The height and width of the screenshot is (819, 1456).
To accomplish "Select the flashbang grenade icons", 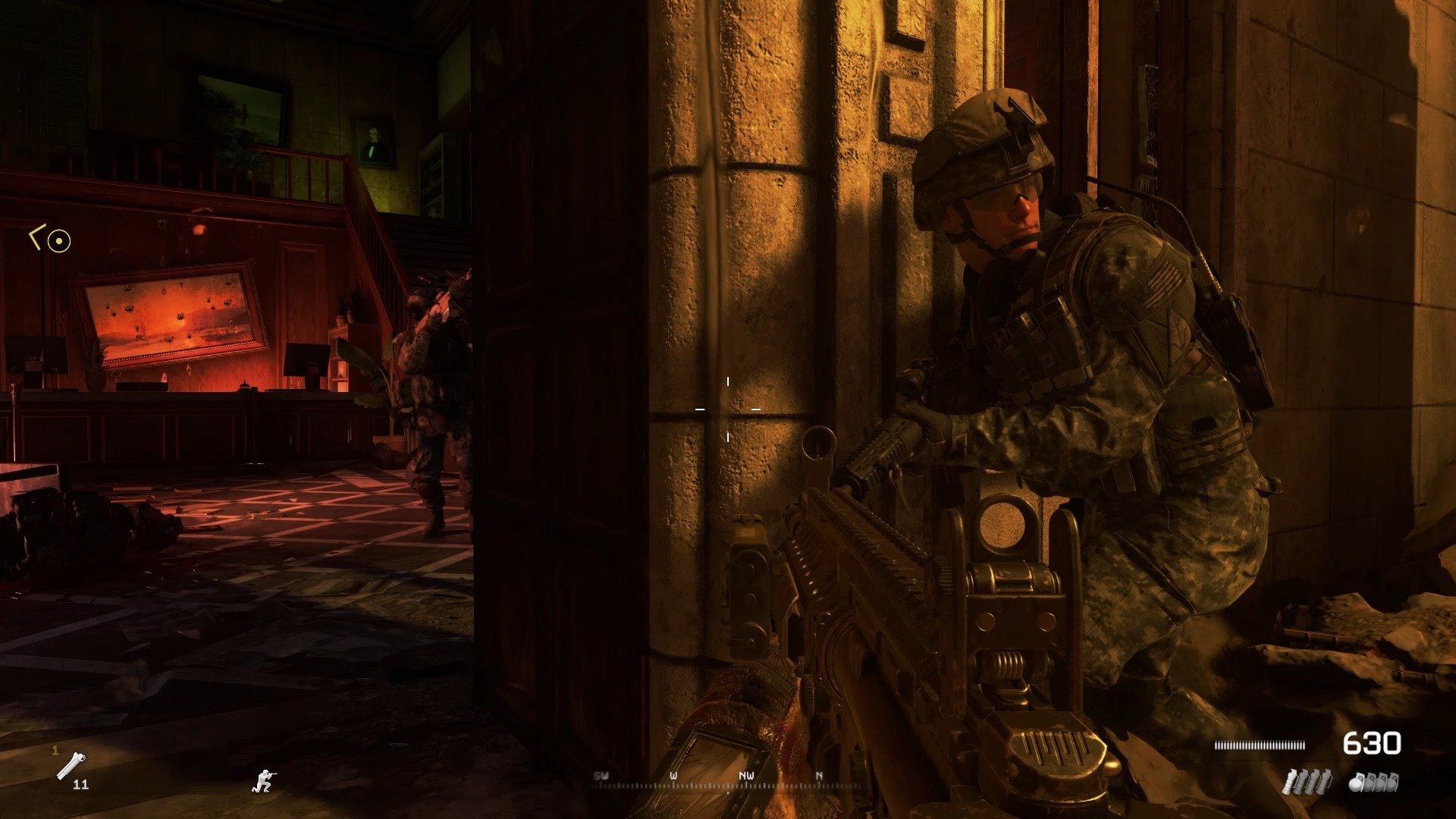I will click(1306, 782).
